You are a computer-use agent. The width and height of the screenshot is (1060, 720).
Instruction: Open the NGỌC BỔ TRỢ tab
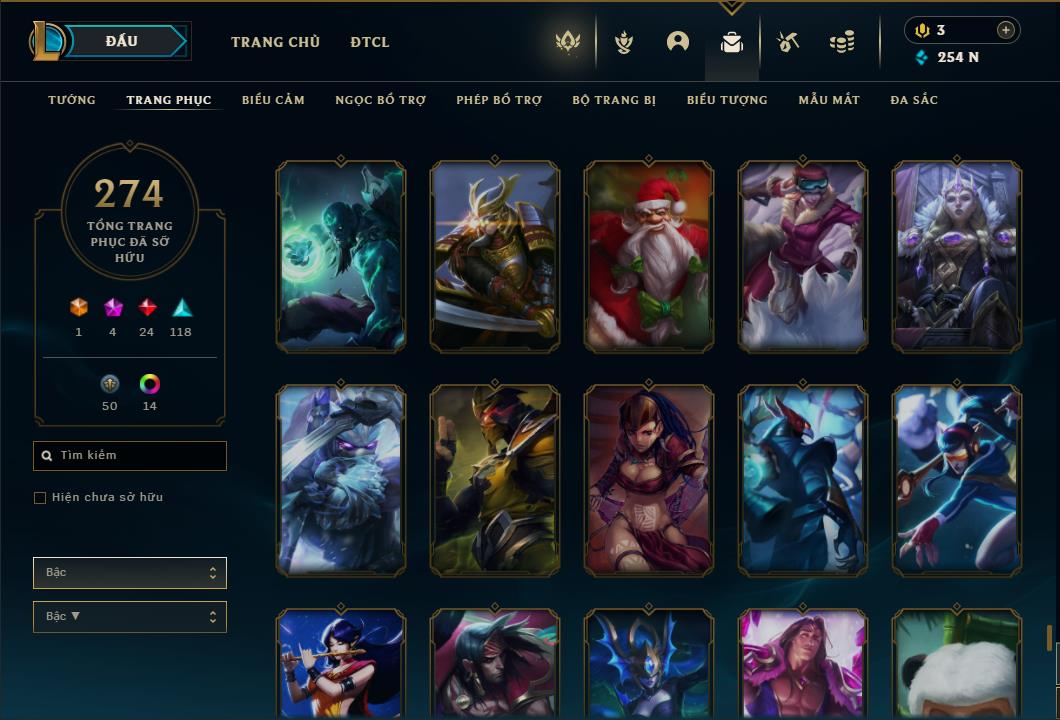[380, 100]
